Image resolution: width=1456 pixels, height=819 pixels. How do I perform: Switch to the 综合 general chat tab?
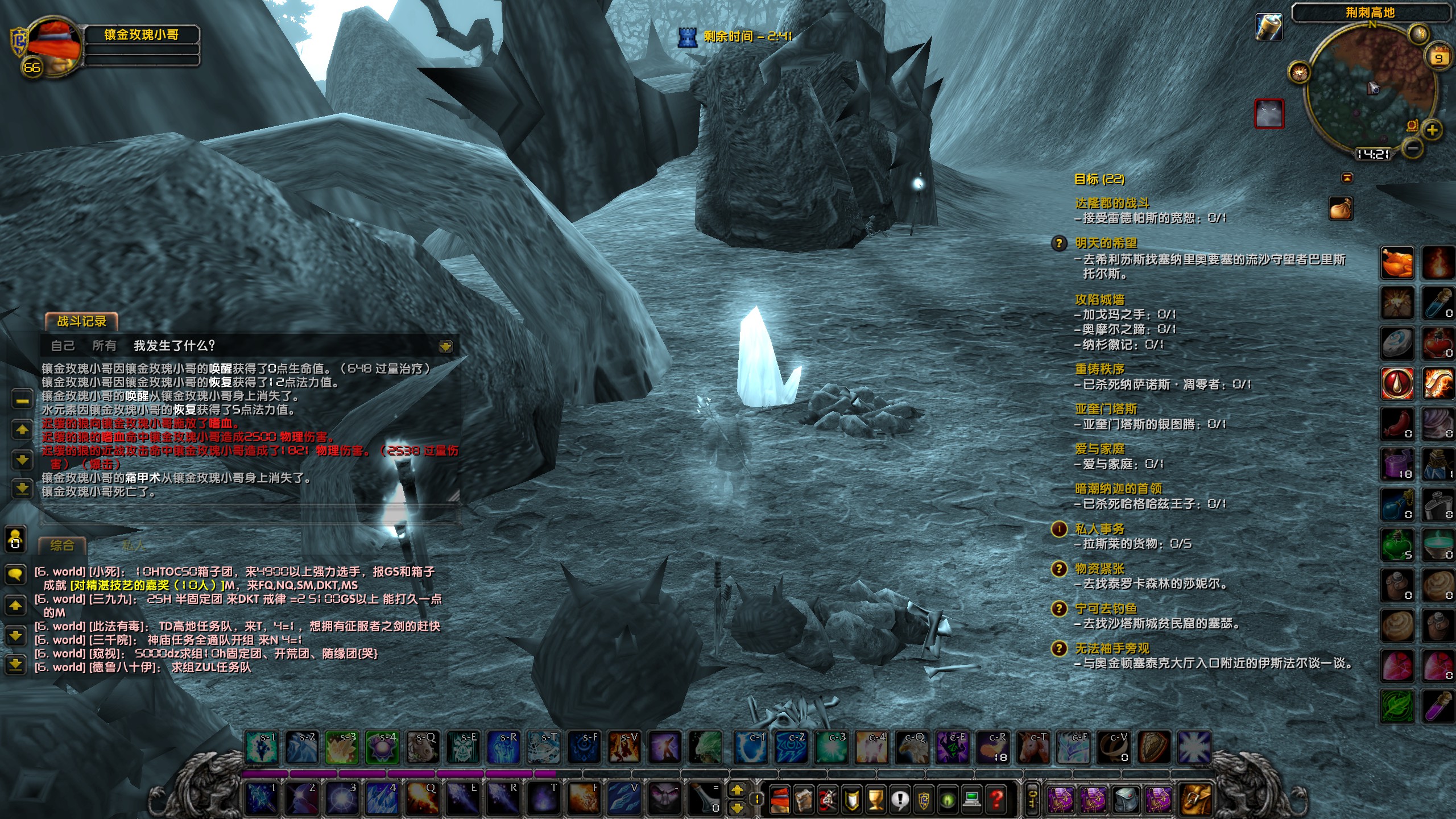pyautogui.click(x=62, y=545)
